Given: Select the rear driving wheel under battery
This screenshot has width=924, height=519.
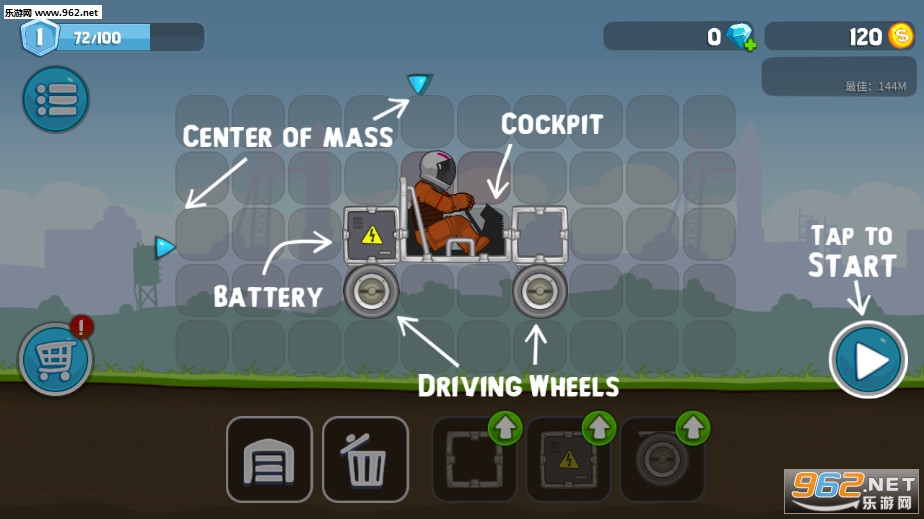Looking at the screenshot, I should (x=371, y=291).
